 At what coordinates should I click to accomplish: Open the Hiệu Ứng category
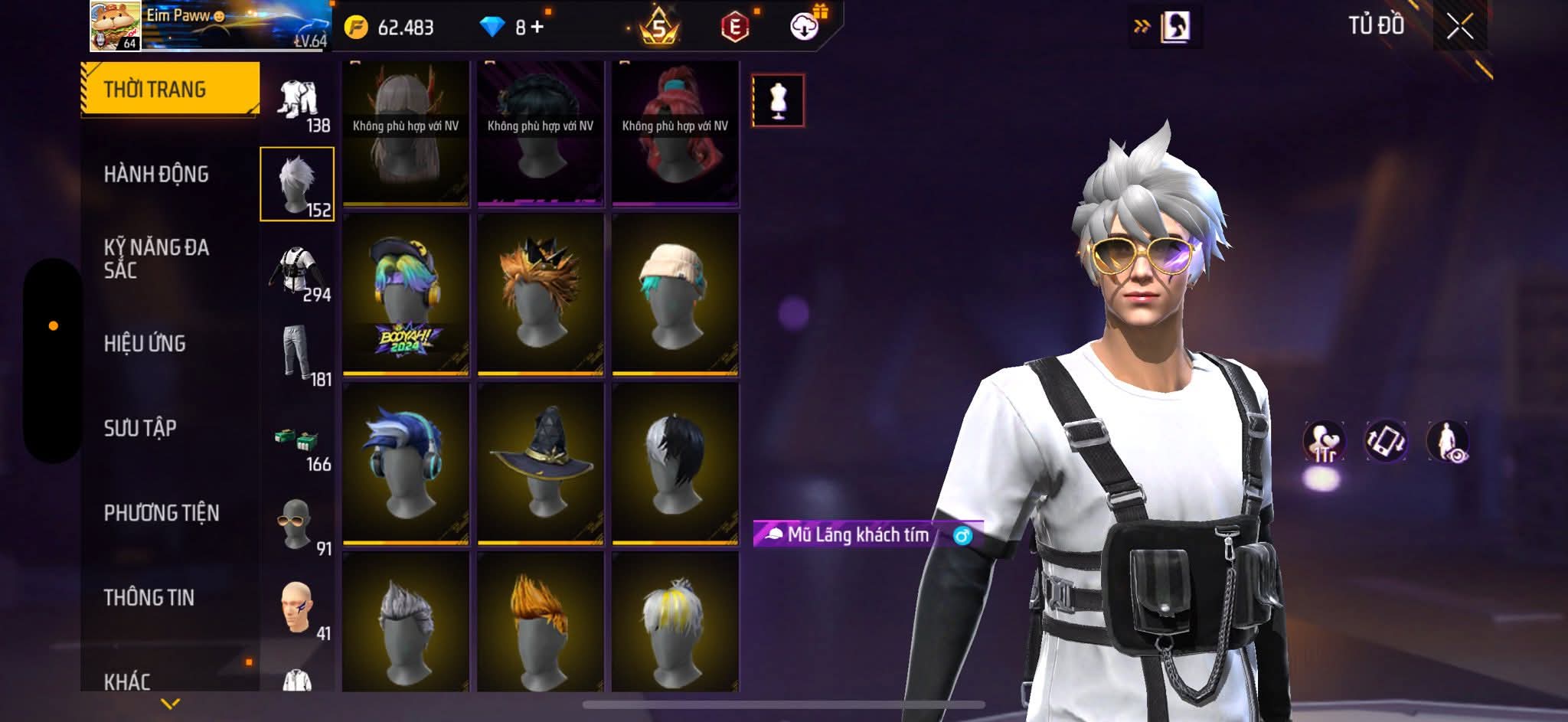[145, 344]
